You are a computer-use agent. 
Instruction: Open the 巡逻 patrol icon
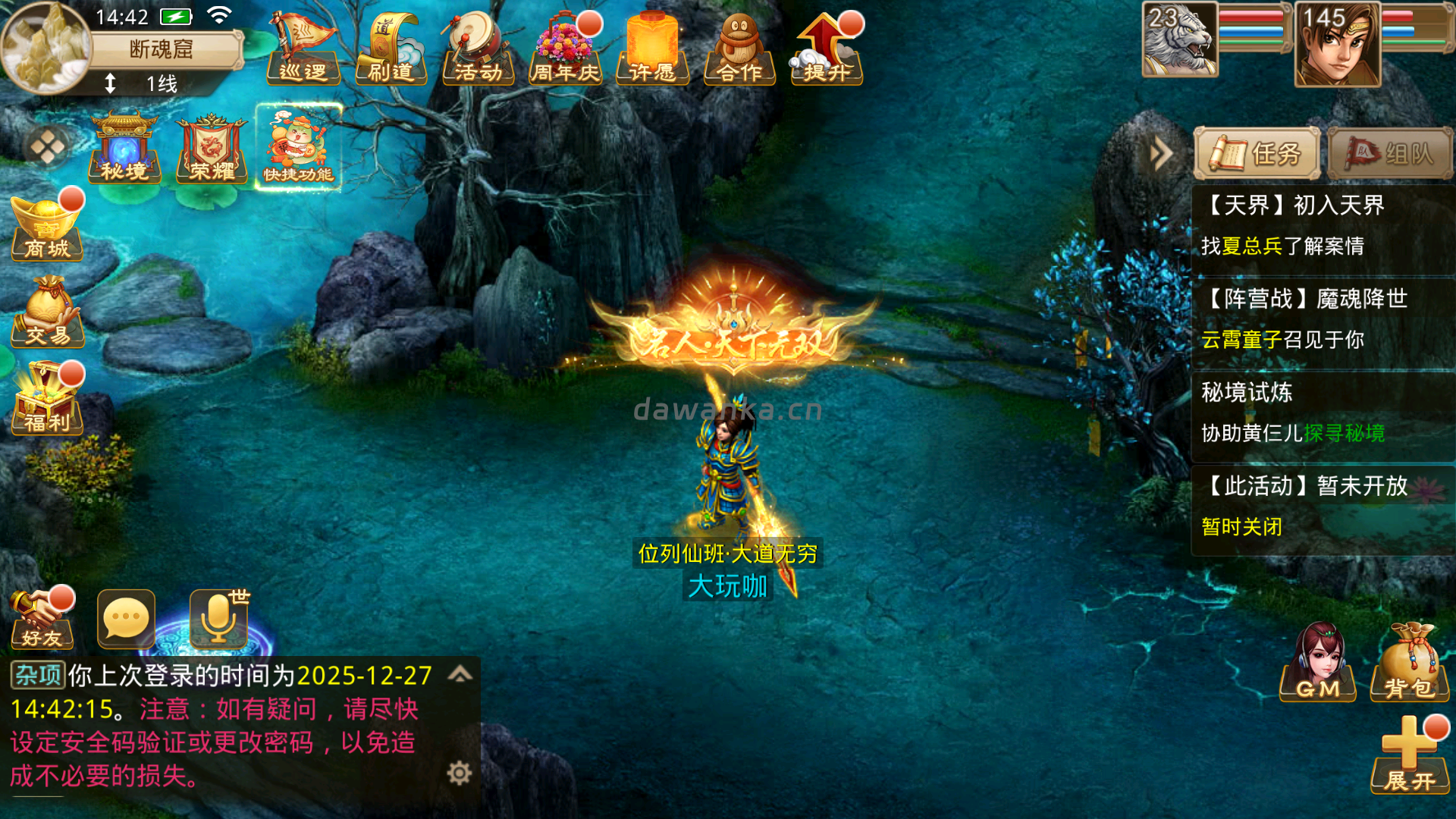tap(304, 49)
